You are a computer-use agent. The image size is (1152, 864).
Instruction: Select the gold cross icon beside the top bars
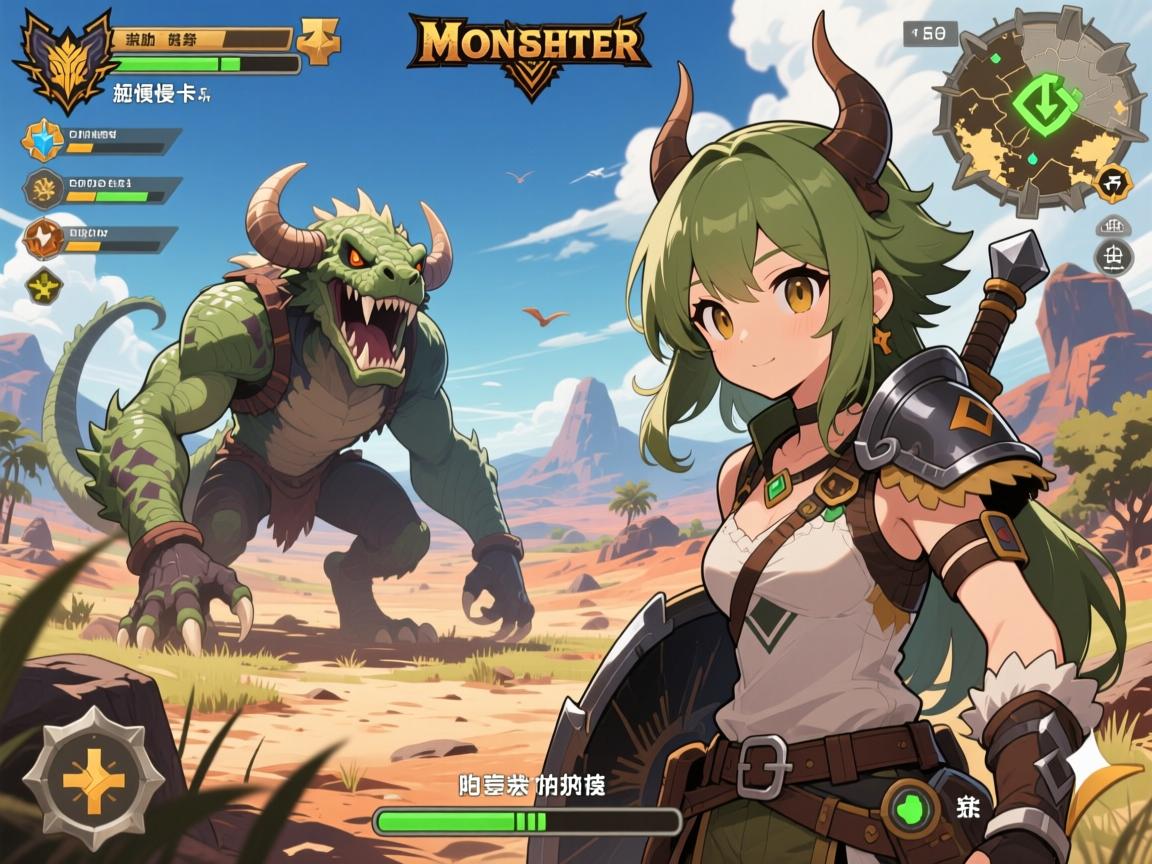pos(319,41)
